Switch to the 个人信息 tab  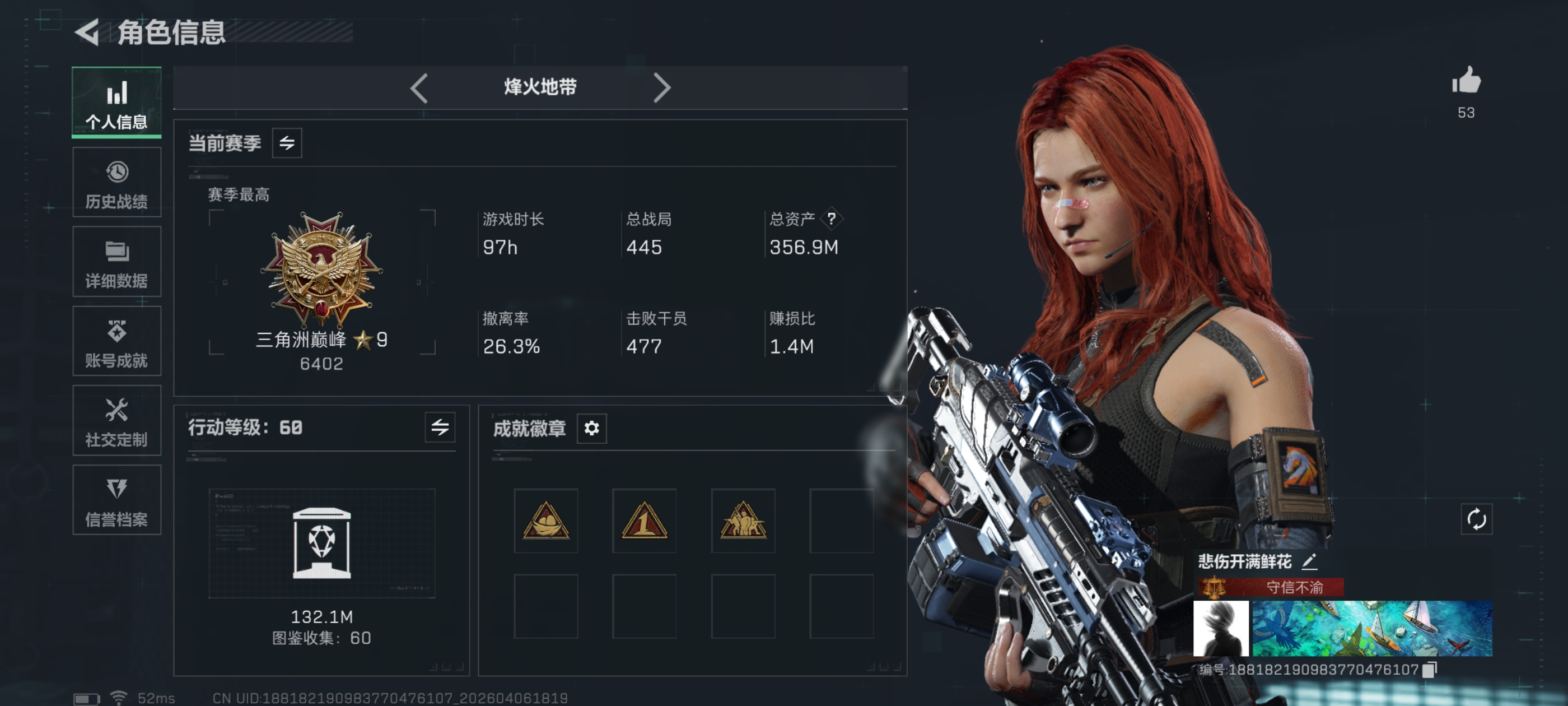pyautogui.click(x=116, y=103)
